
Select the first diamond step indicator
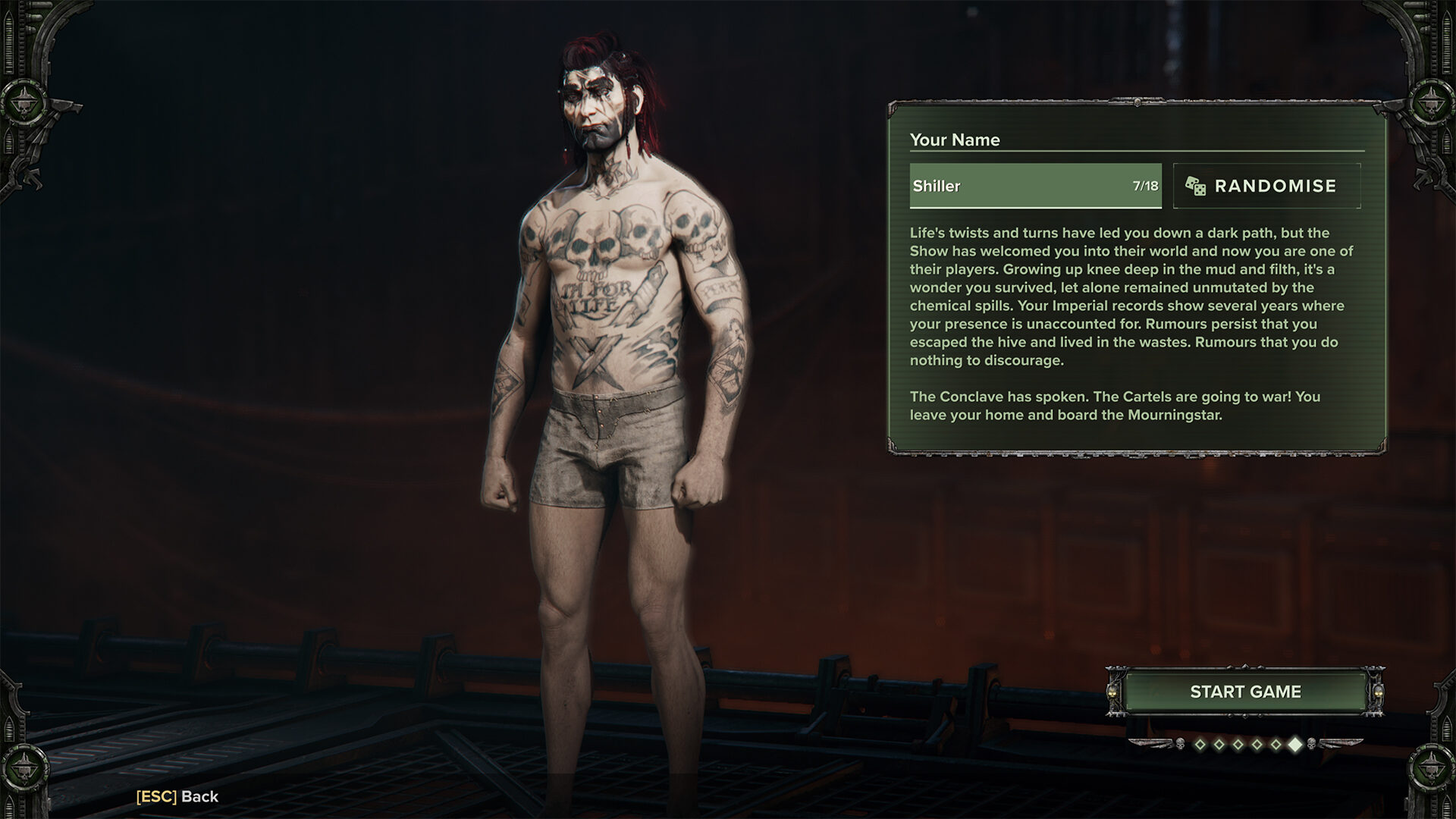pos(1200,745)
